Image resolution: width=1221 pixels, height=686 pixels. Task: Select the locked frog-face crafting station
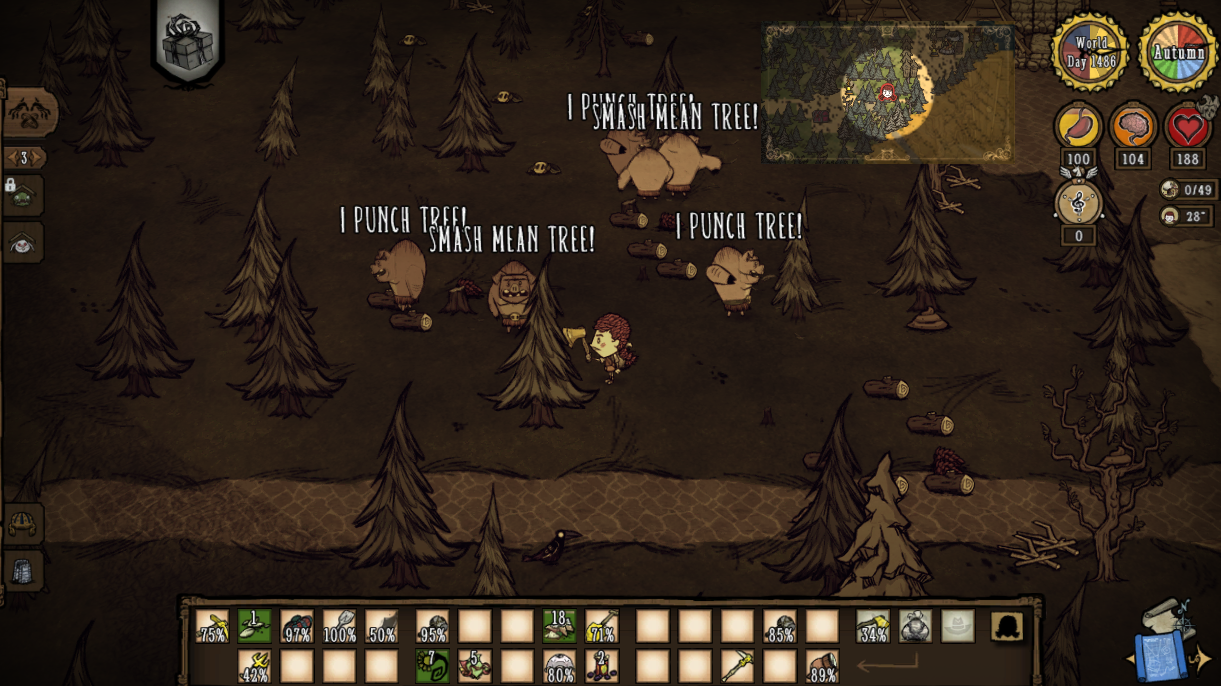[23, 196]
